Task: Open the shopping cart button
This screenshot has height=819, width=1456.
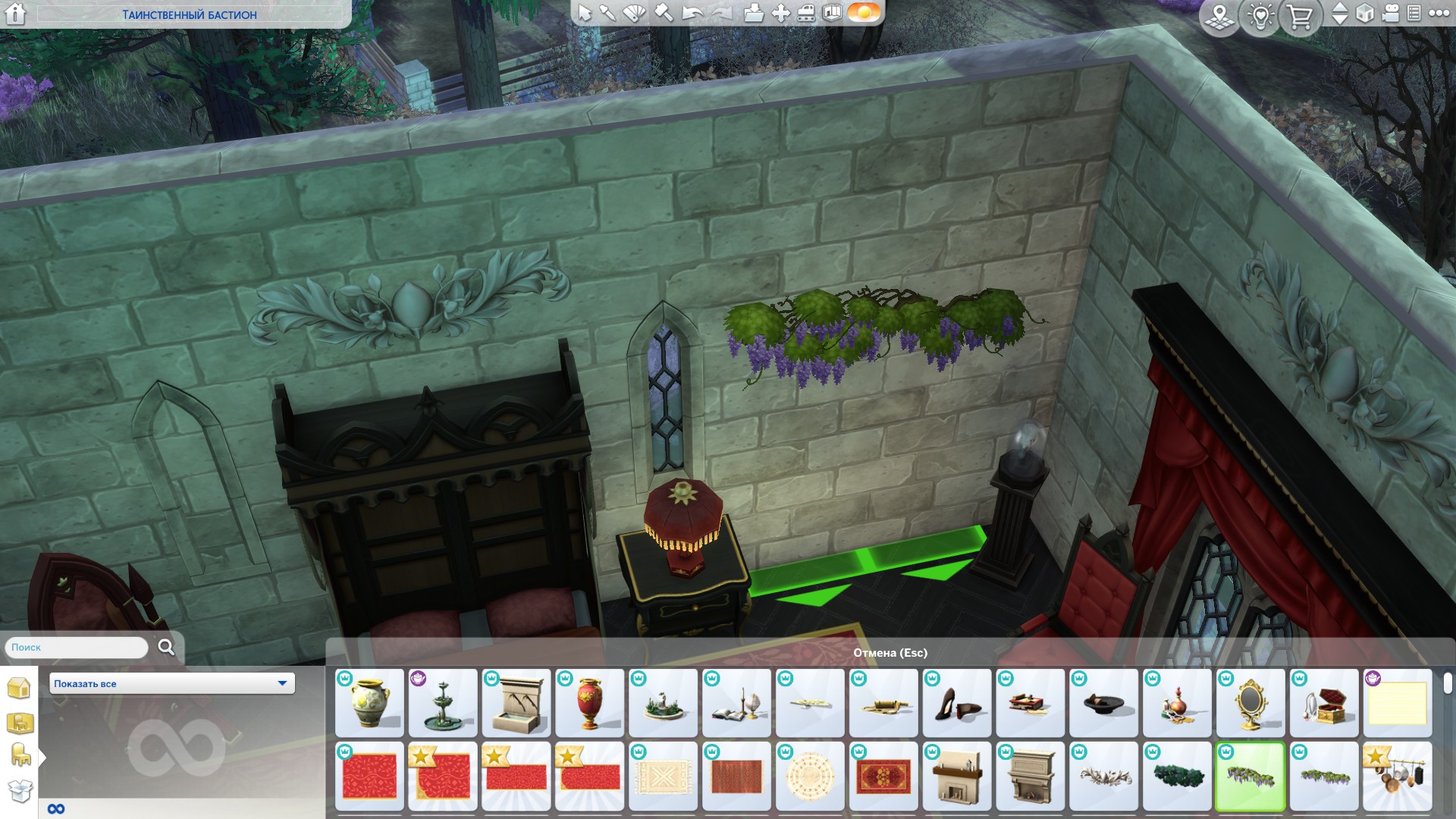Action: pos(1300,16)
